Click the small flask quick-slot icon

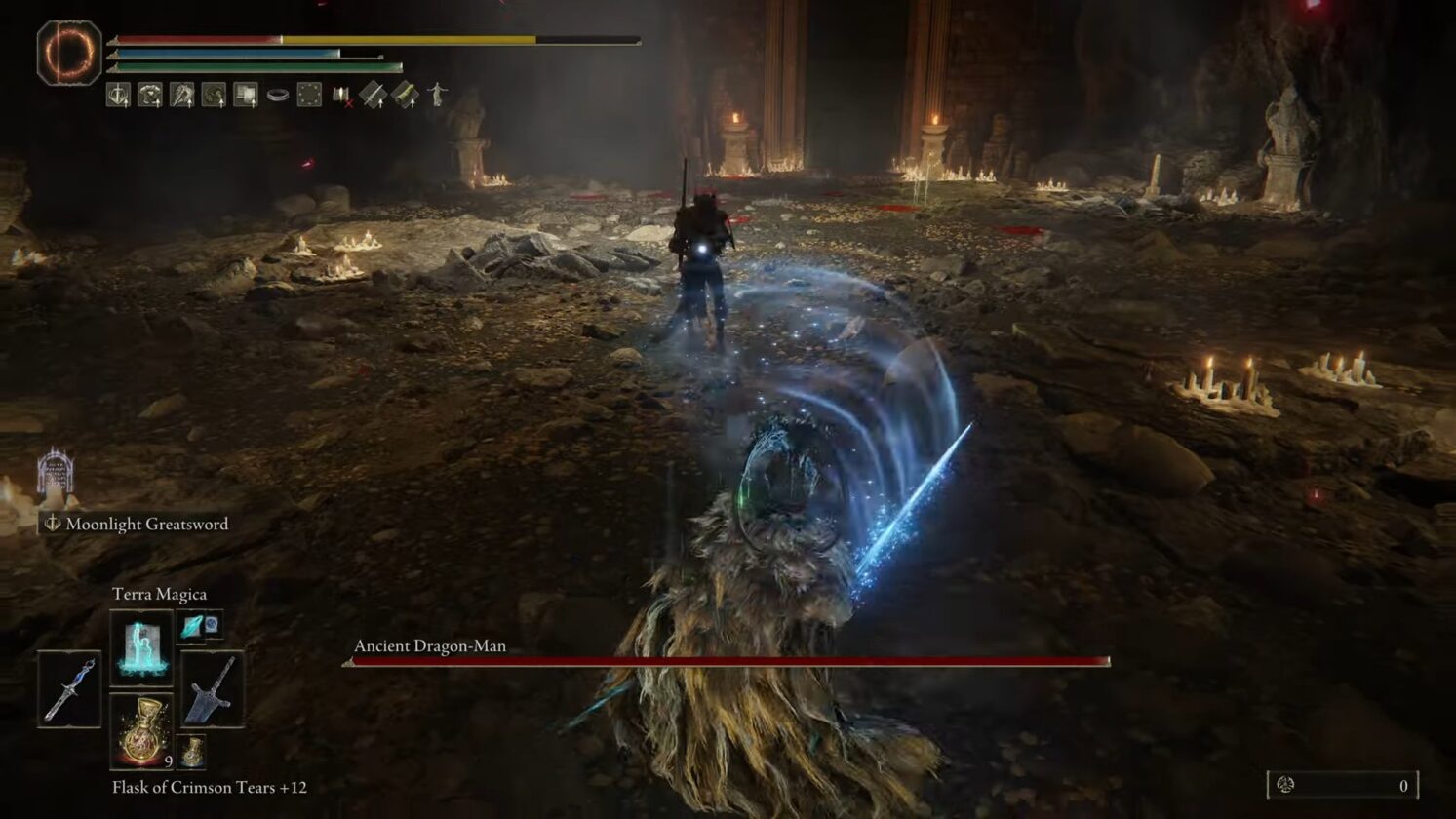(192, 752)
